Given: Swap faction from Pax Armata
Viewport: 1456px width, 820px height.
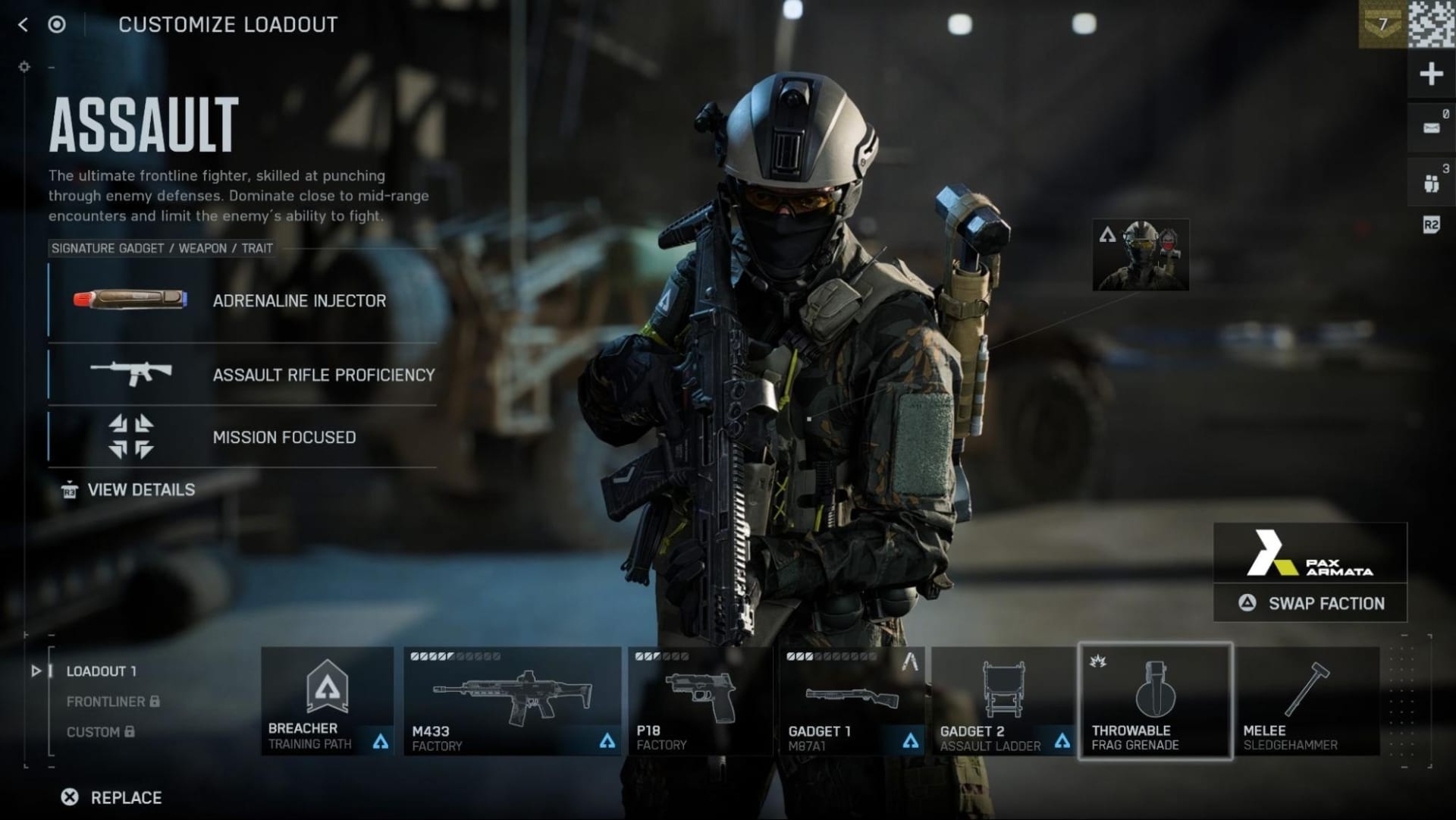Looking at the screenshot, I should pyautogui.click(x=1310, y=603).
